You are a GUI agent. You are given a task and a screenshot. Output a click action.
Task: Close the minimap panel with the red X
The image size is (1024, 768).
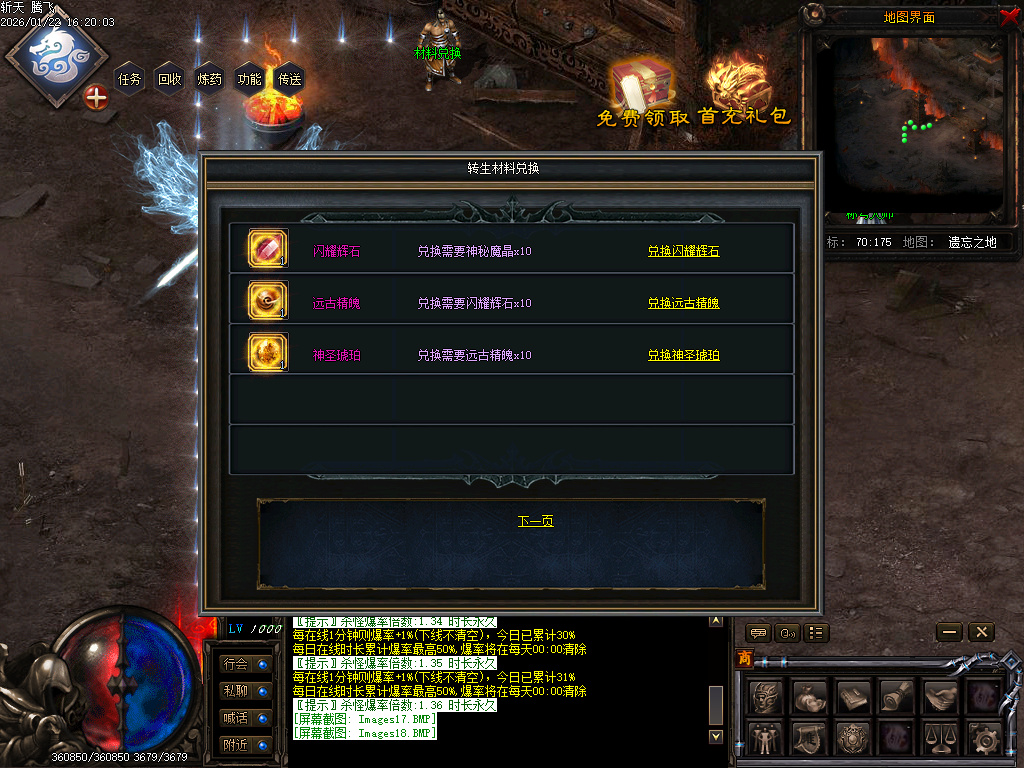tap(1009, 15)
